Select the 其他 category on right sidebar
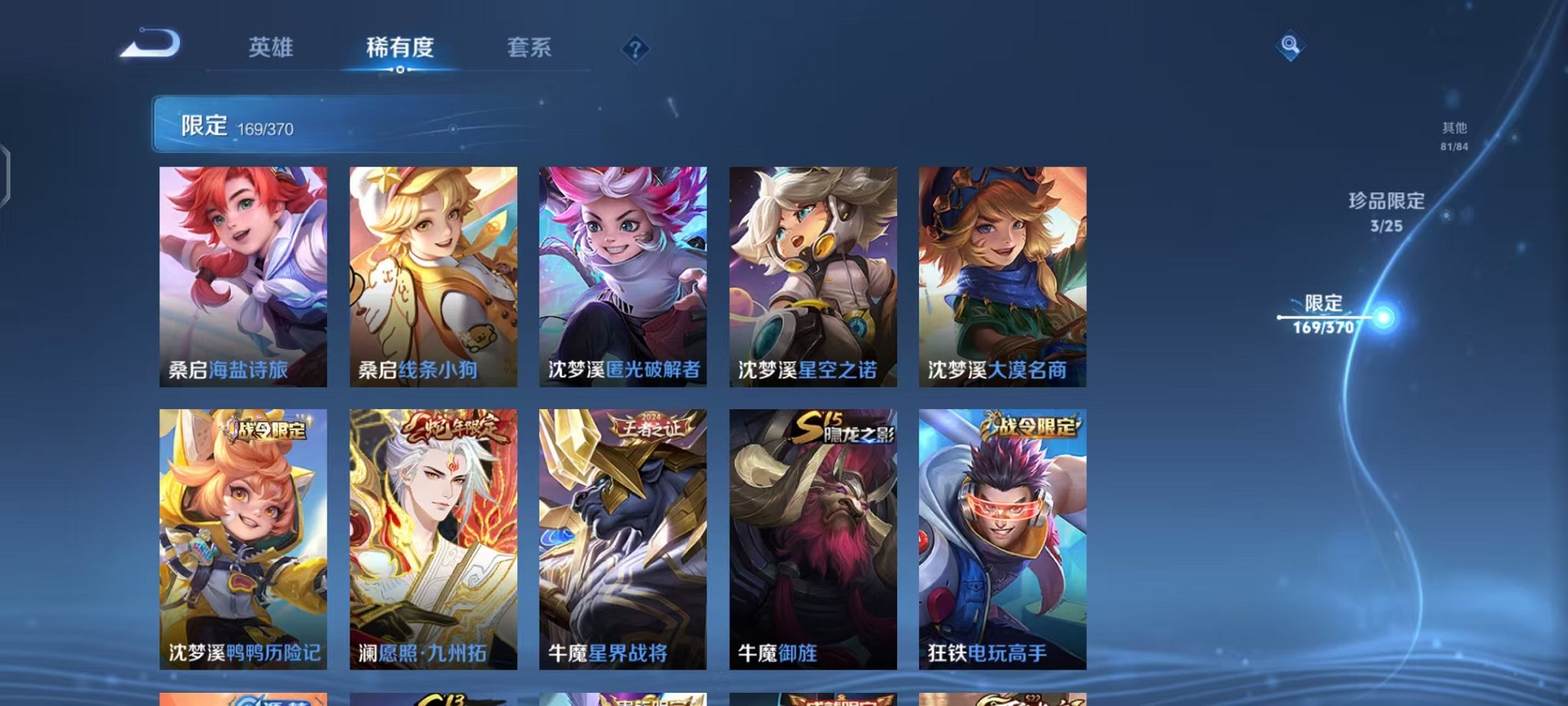Screen dimensions: 1568x706 click(1453, 130)
